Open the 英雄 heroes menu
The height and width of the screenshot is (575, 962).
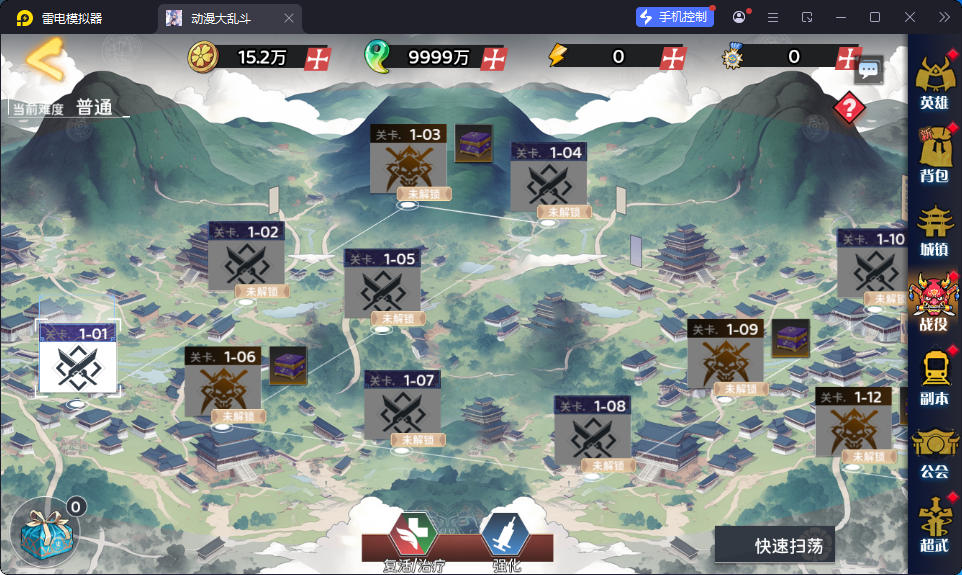click(x=933, y=82)
